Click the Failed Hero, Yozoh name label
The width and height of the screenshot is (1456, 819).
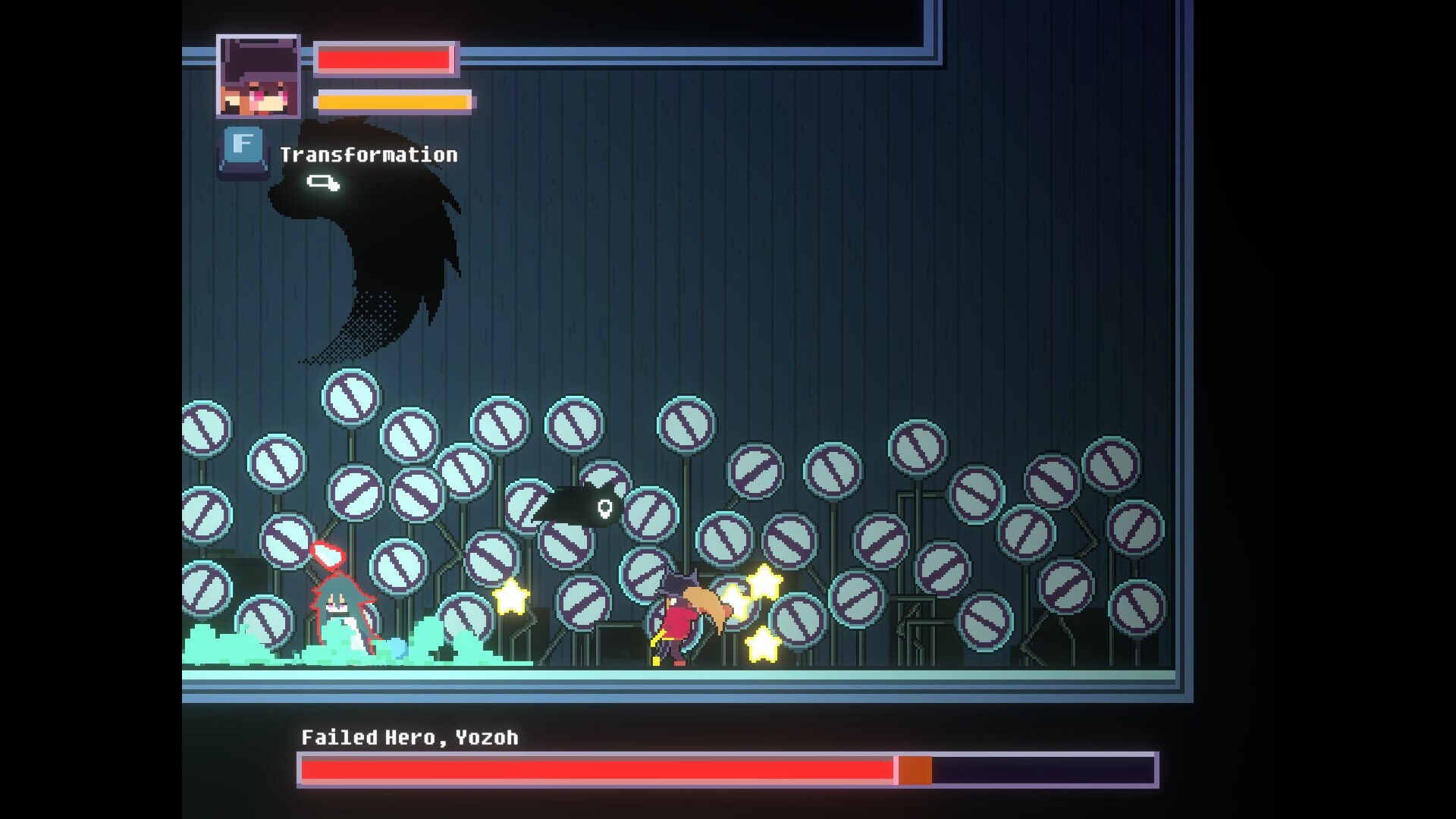coord(409,736)
